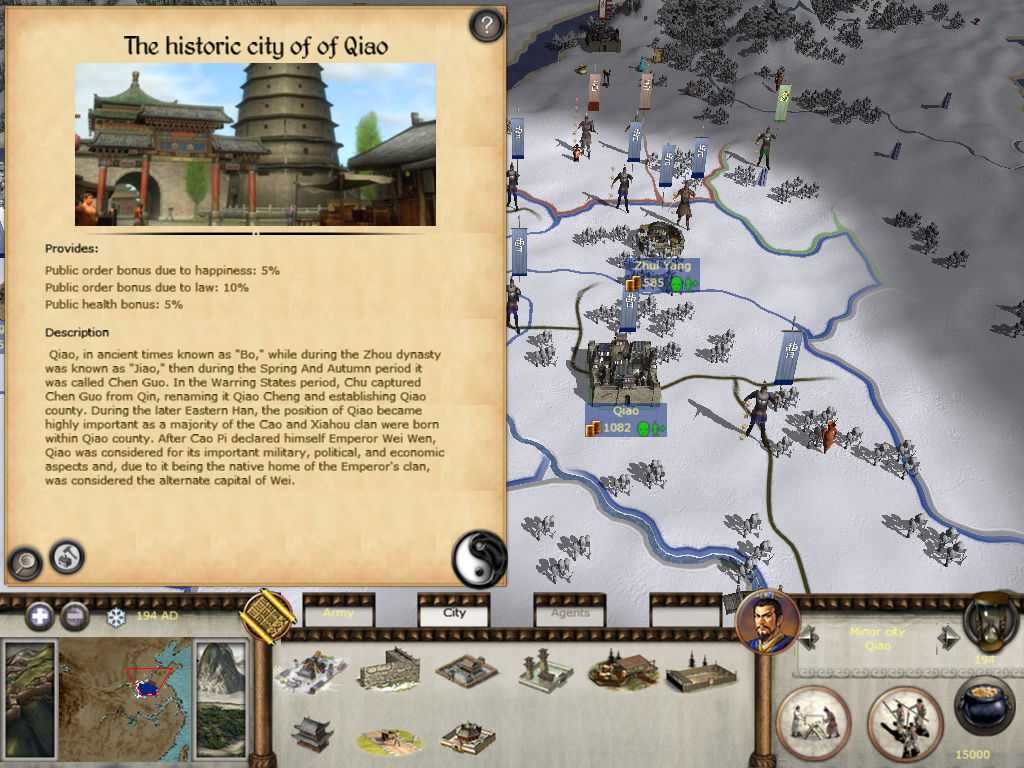Select the pagoda building icon
Viewport: 1024px width, 768px height.
click(x=312, y=736)
